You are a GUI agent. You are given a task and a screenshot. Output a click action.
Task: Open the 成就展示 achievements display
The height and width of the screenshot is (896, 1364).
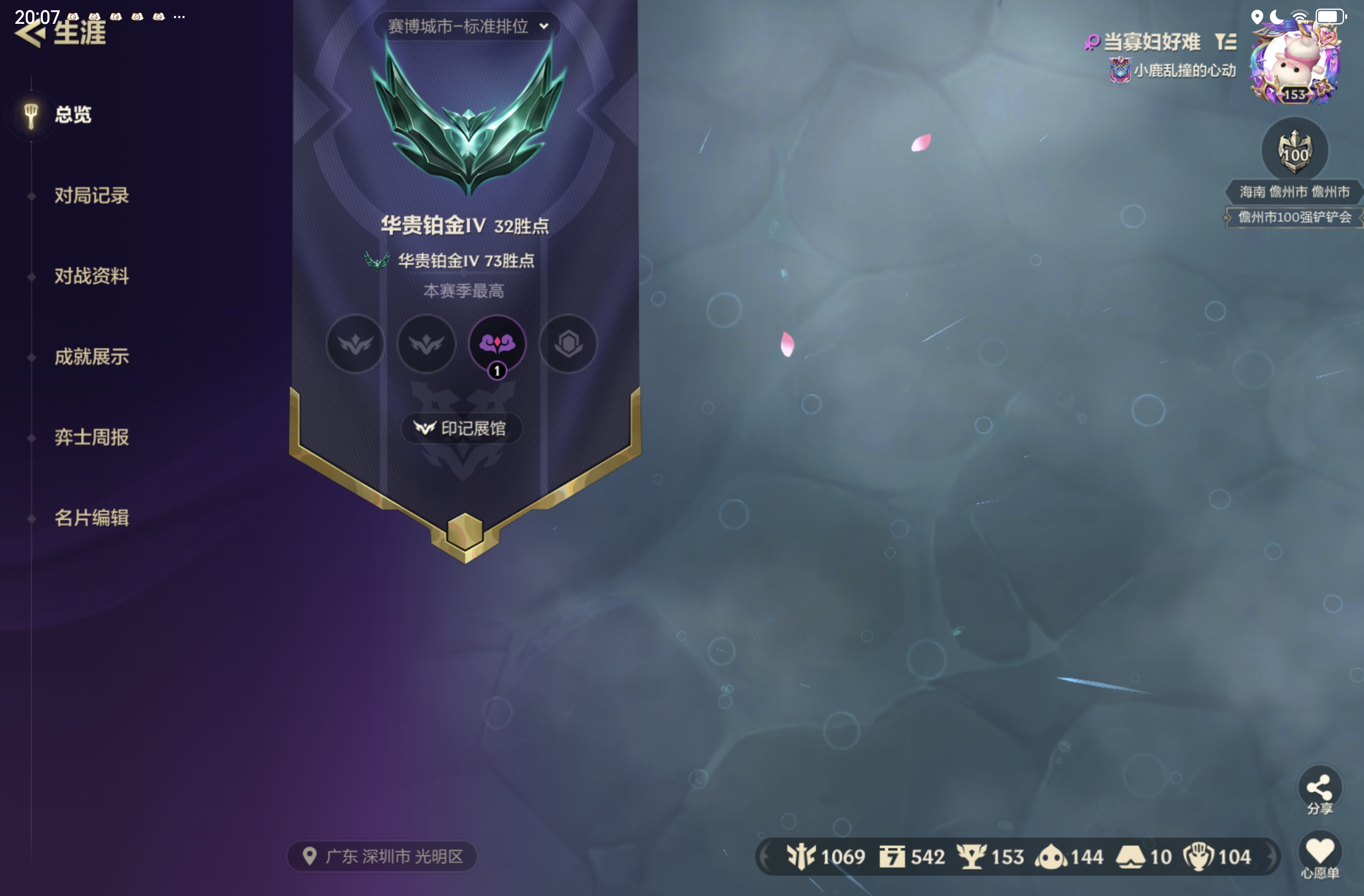click(92, 356)
